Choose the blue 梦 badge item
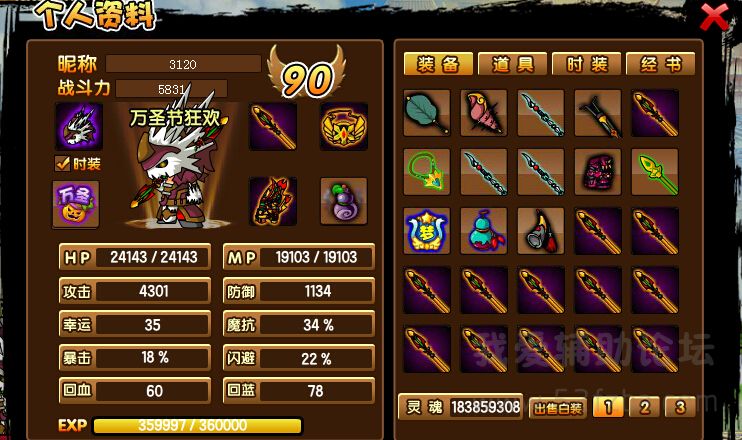The height and width of the screenshot is (440, 742). point(427,231)
